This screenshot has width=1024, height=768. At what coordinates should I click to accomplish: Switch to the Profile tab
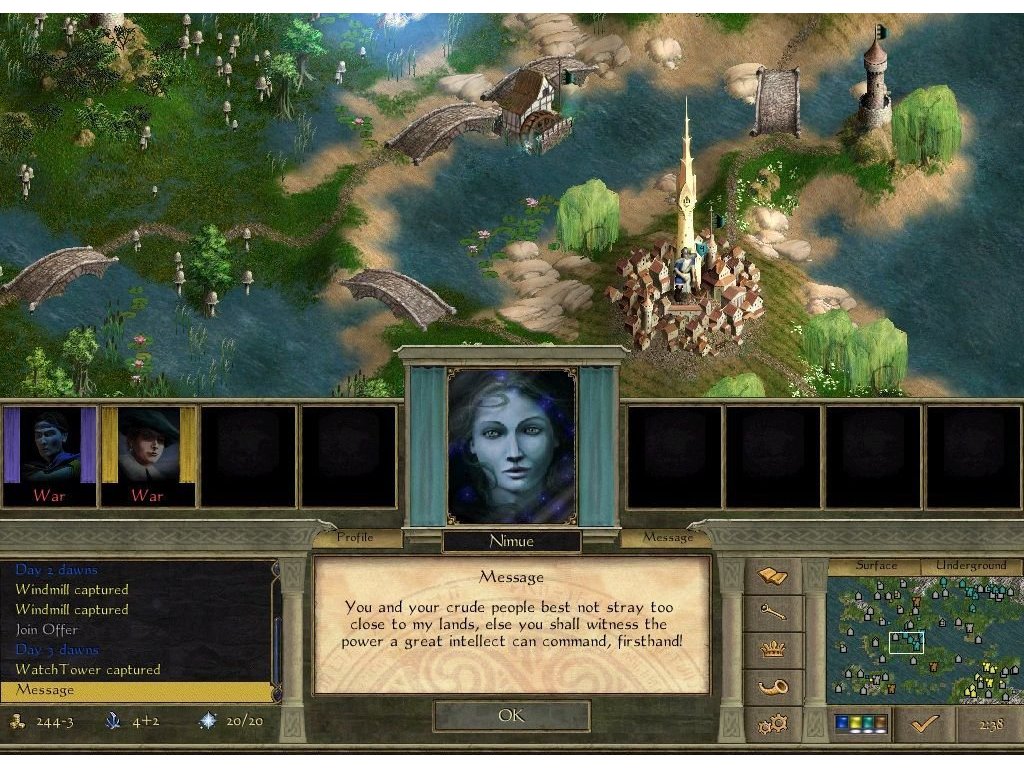click(x=355, y=537)
